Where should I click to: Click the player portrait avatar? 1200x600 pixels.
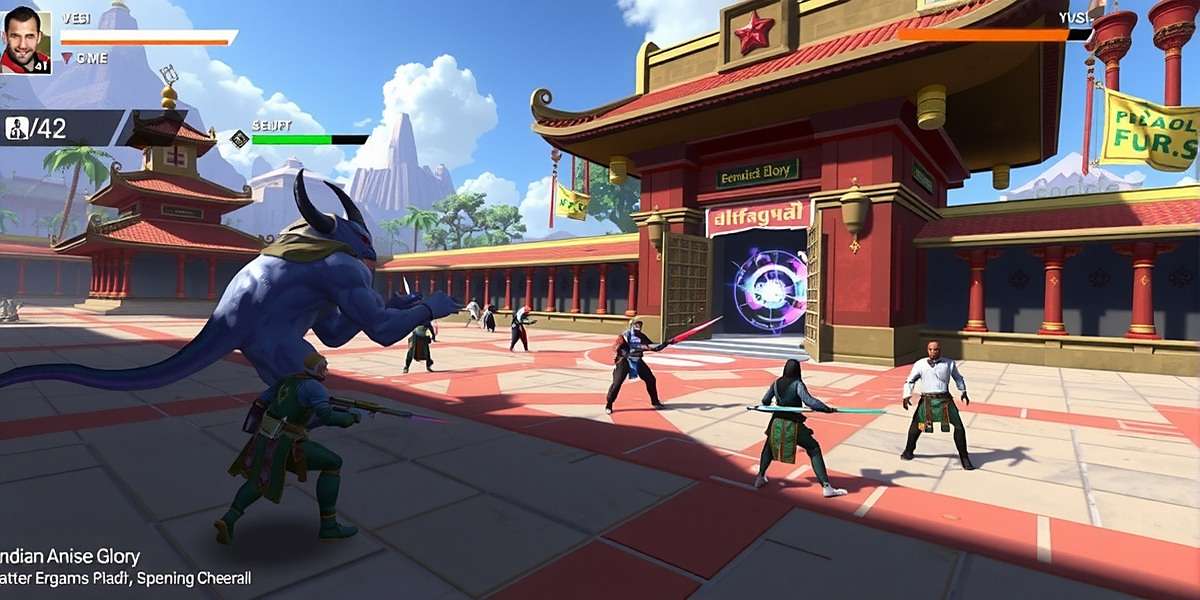[x=26, y=41]
